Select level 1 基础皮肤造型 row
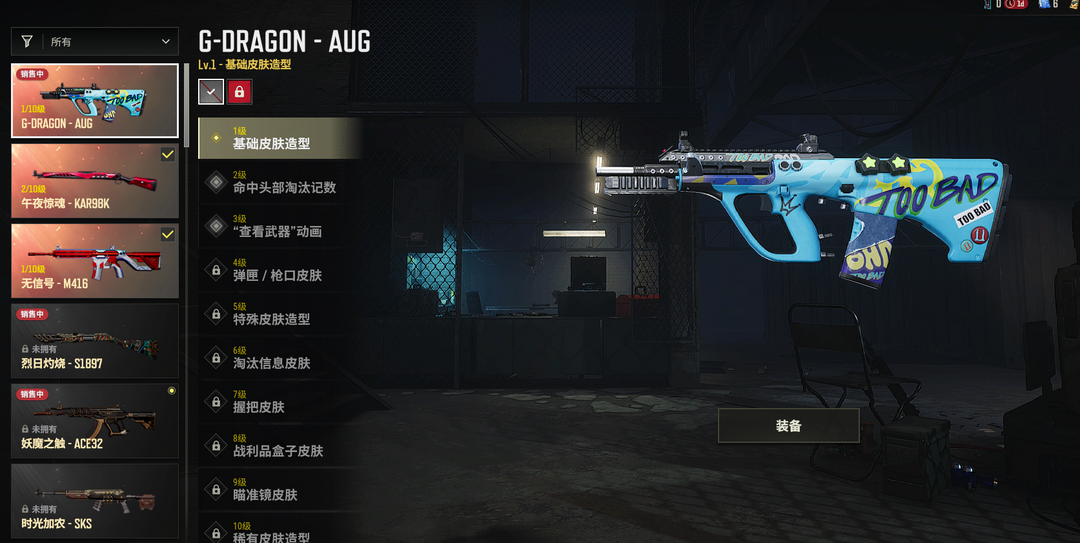 pyautogui.click(x=279, y=139)
